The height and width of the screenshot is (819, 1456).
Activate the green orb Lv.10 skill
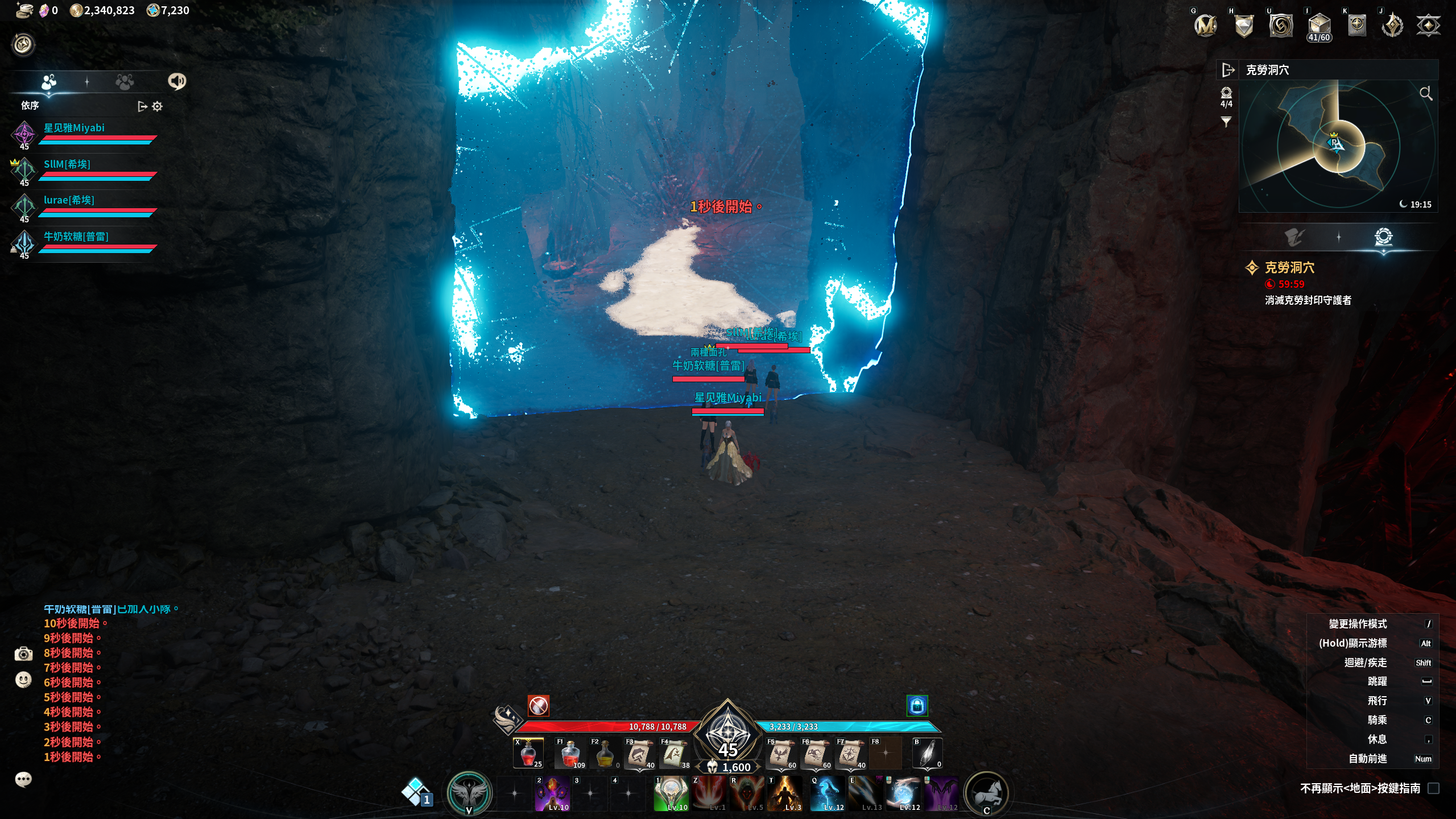point(671,793)
